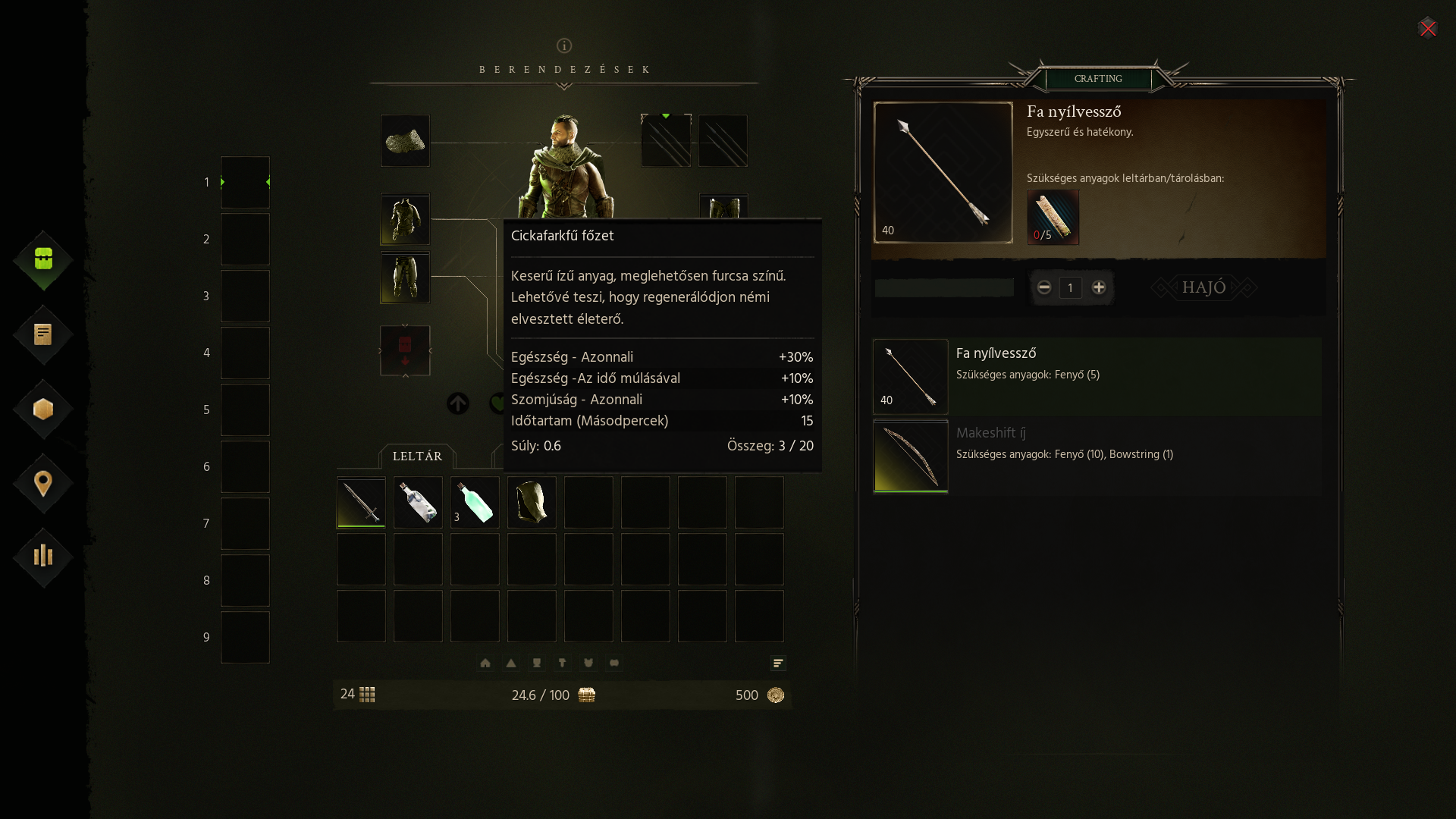
Task: Open the green inventory chest menu icon
Action: 43,259
